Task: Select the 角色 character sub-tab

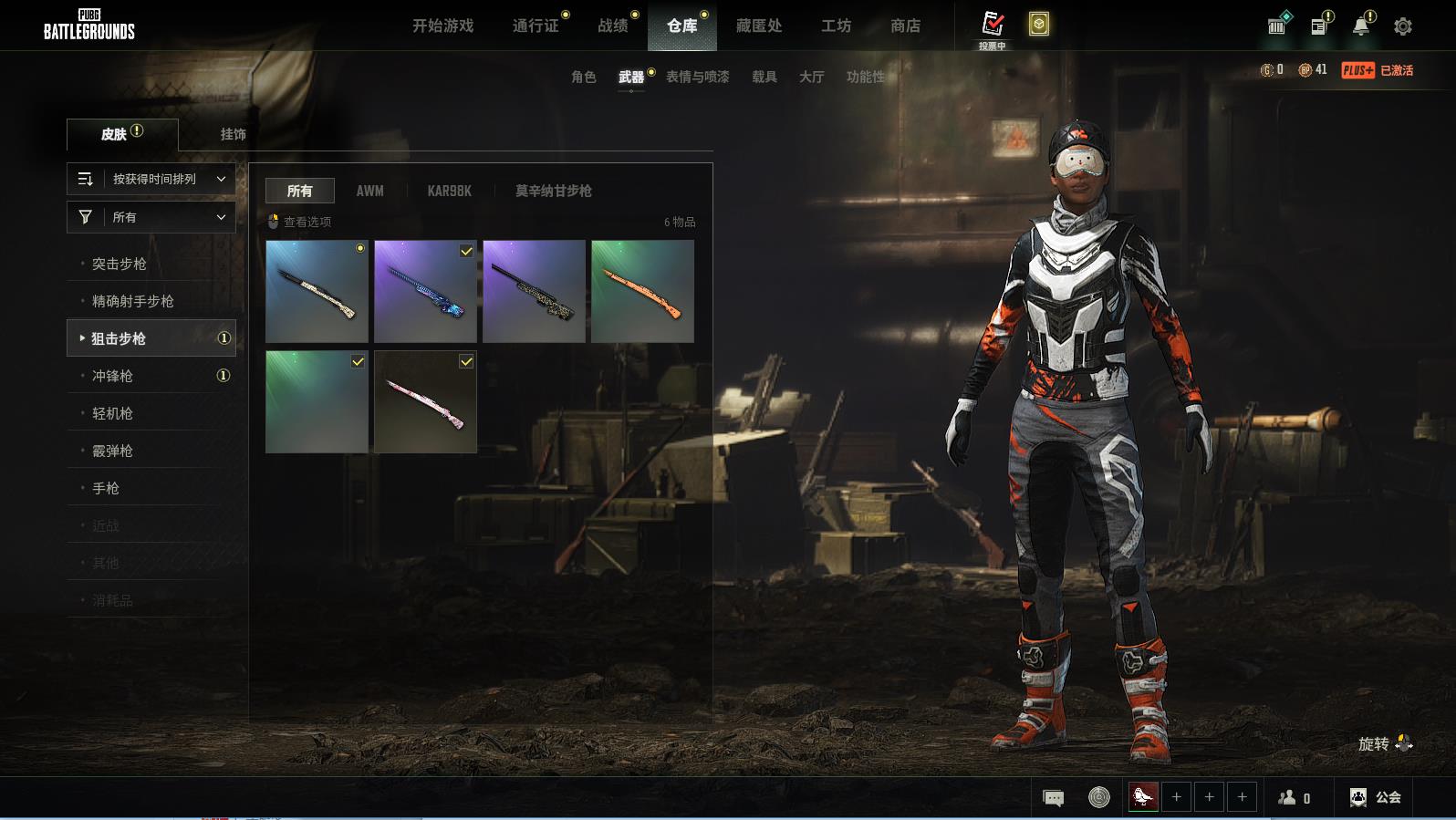Action: point(583,77)
